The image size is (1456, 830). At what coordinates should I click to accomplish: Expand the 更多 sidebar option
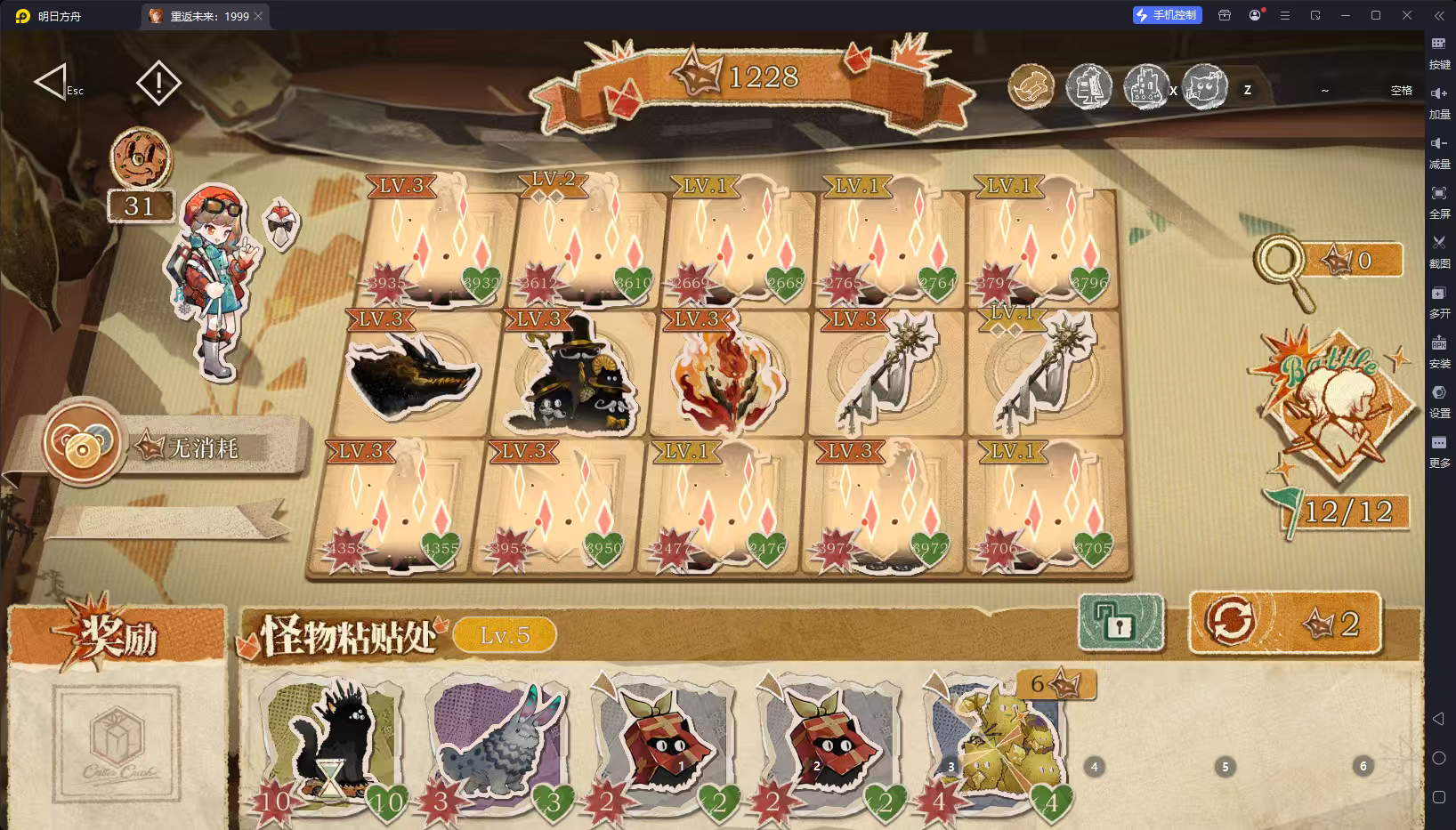click(x=1440, y=450)
